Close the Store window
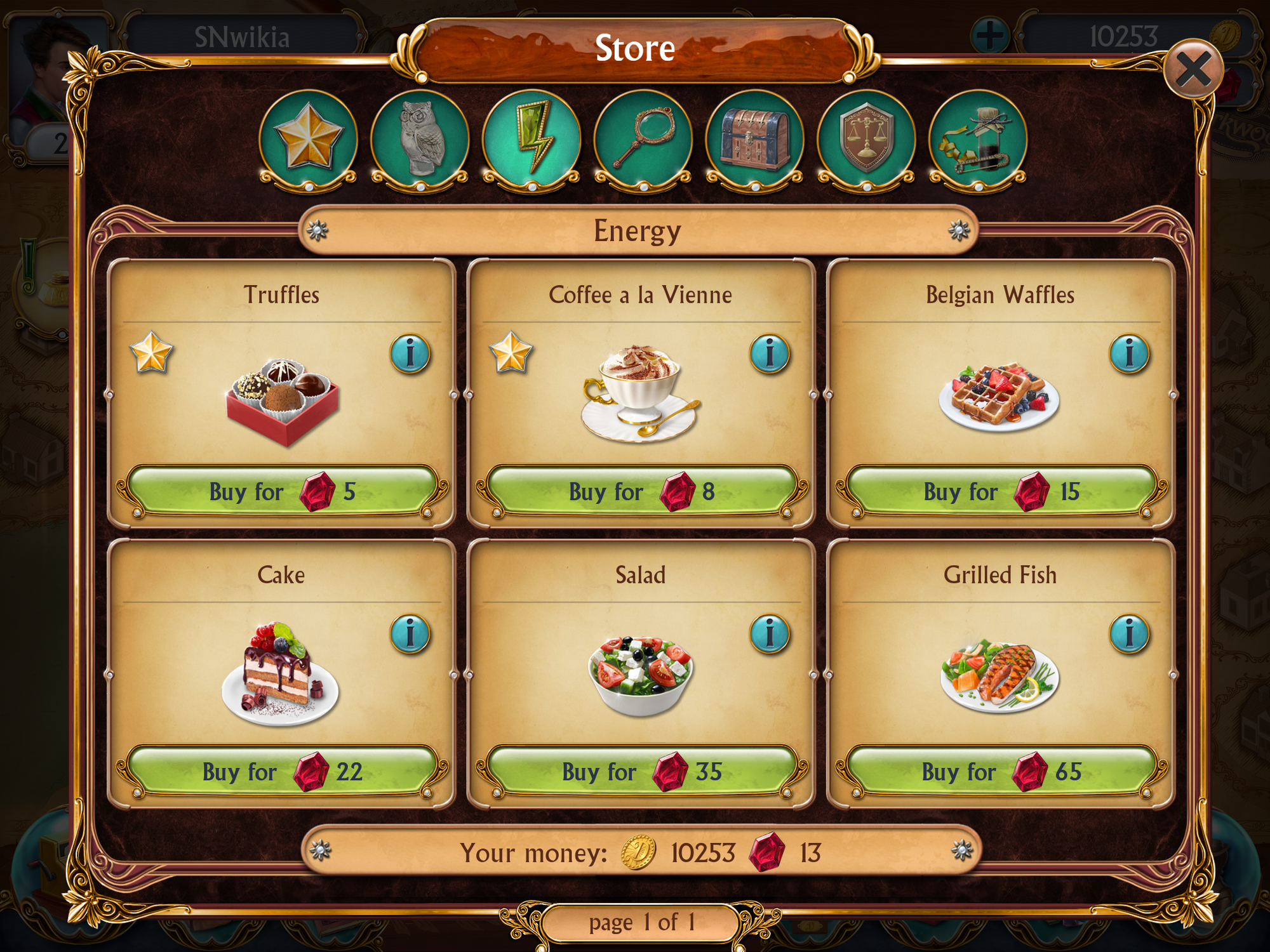 [x=1193, y=69]
